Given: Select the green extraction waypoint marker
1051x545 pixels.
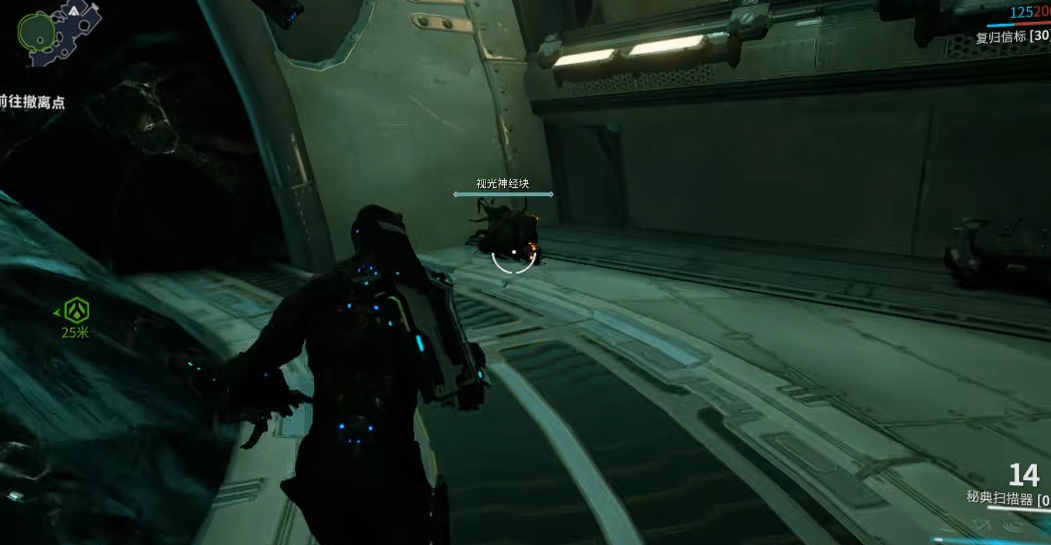Looking at the screenshot, I should (x=74, y=311).
